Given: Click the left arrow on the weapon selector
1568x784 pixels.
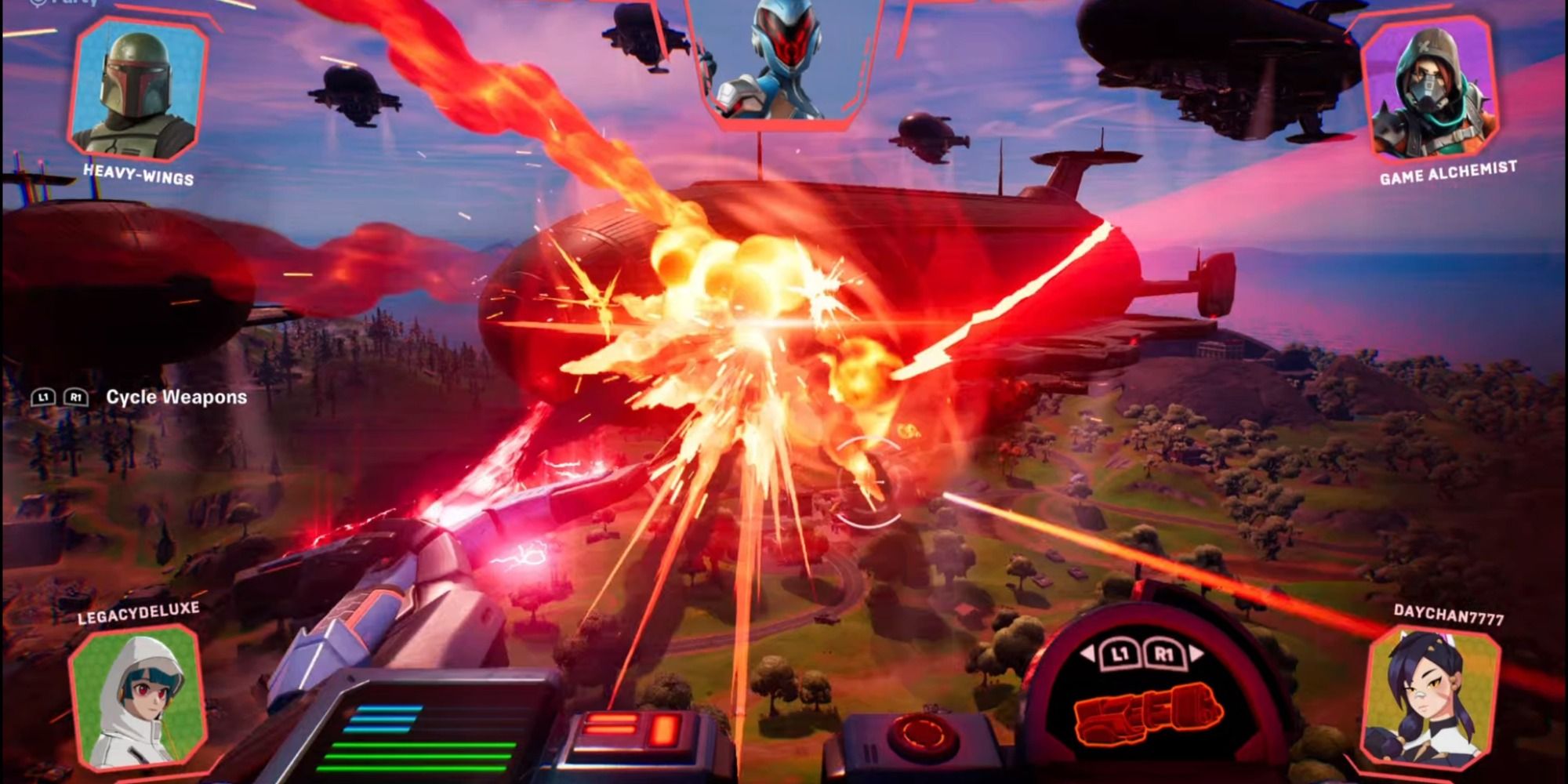Looking at the screenshot, I should [1086, 653].
